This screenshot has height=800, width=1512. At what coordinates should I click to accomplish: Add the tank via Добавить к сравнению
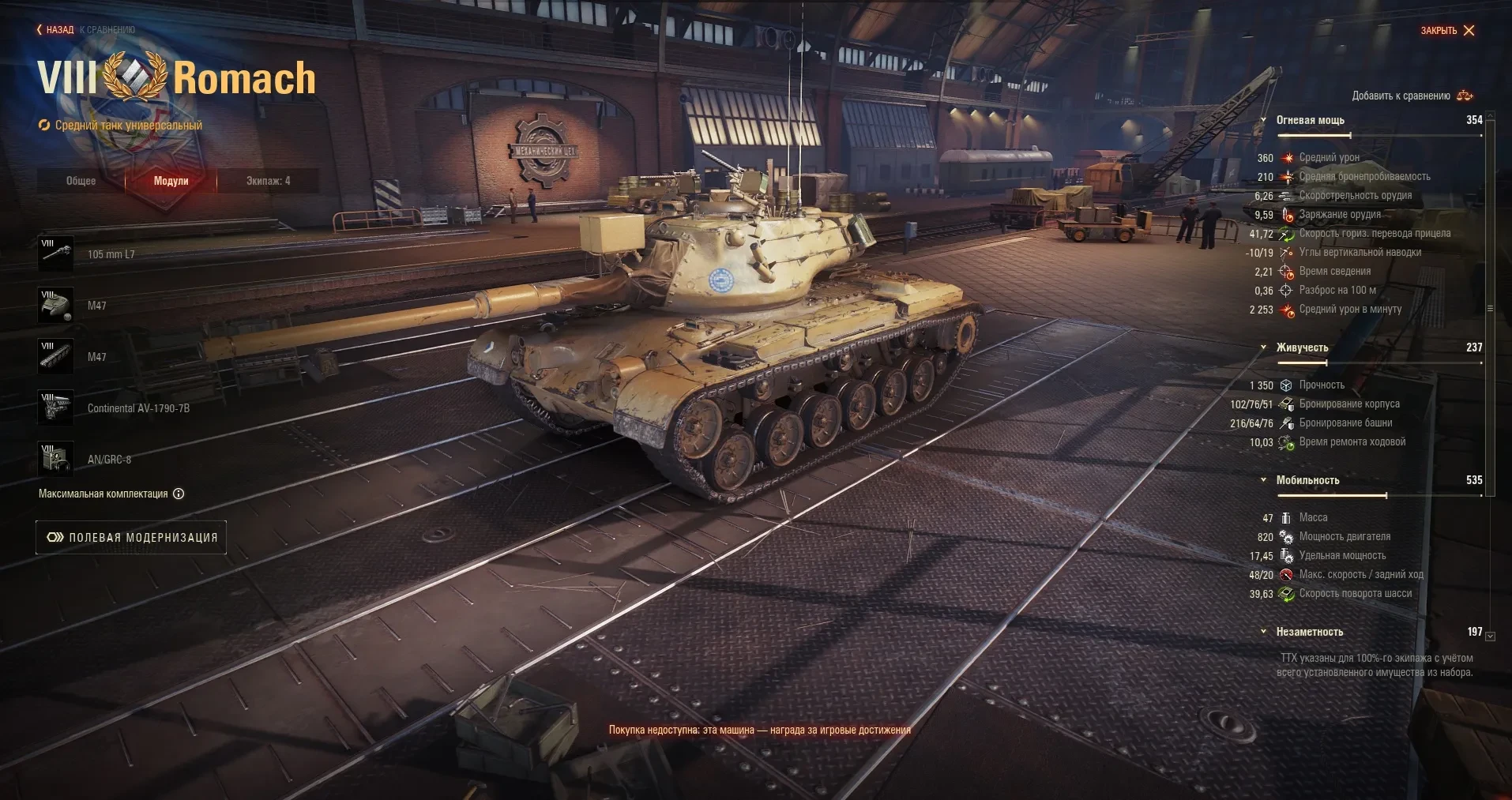click(1412, 96)
